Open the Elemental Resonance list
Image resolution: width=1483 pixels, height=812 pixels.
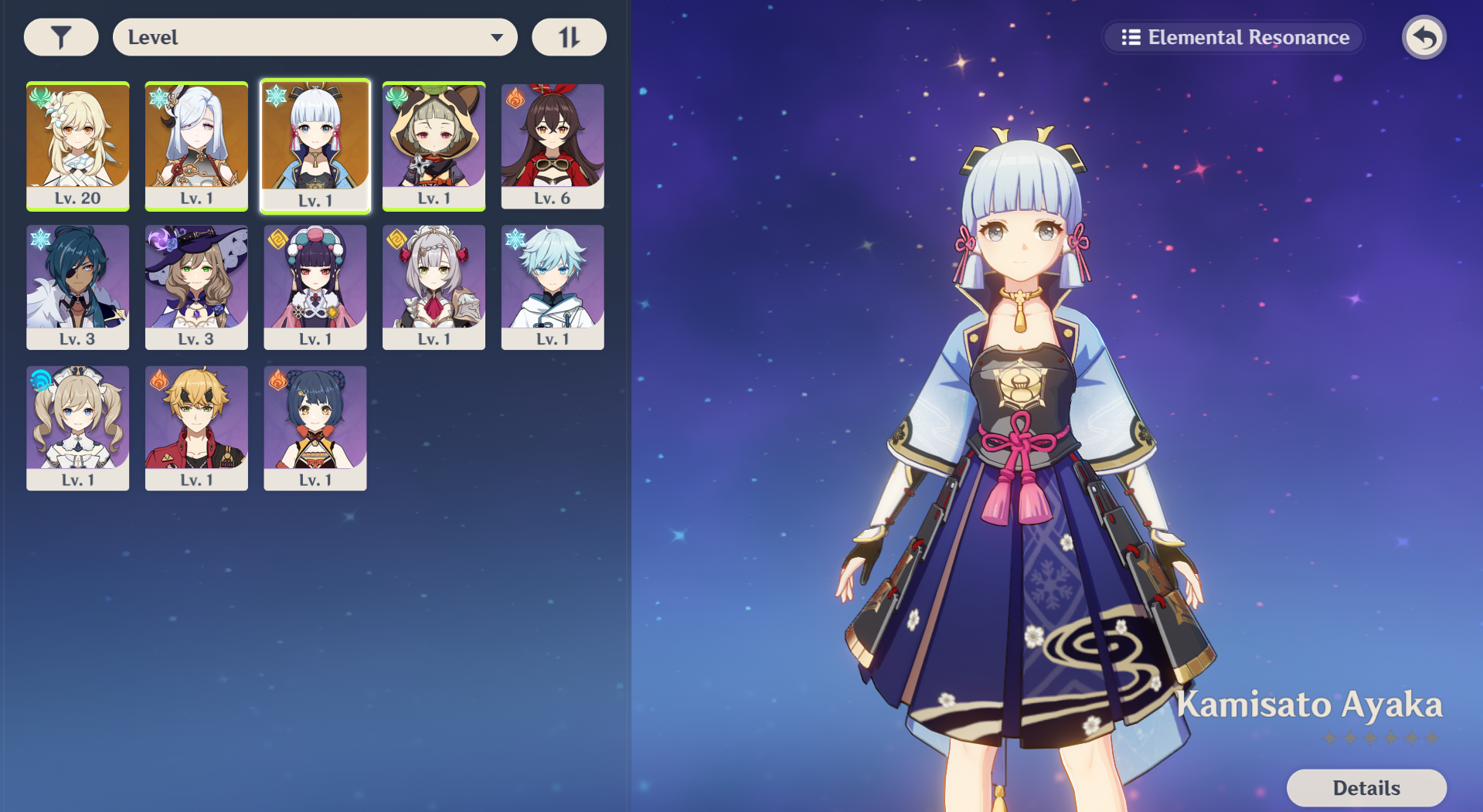click(1234, 37)
